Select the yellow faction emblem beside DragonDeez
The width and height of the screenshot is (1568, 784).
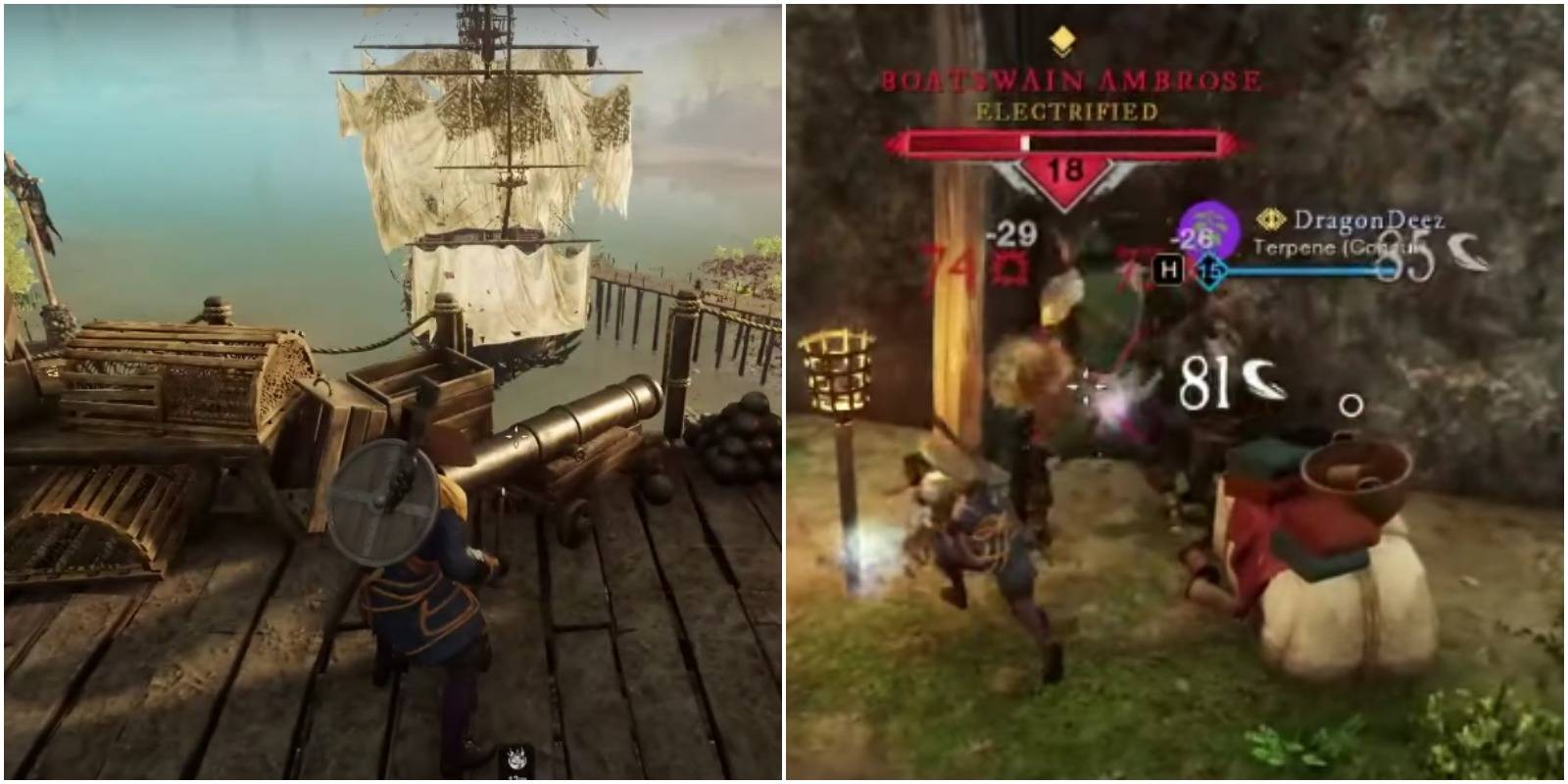click(1270, 220)
